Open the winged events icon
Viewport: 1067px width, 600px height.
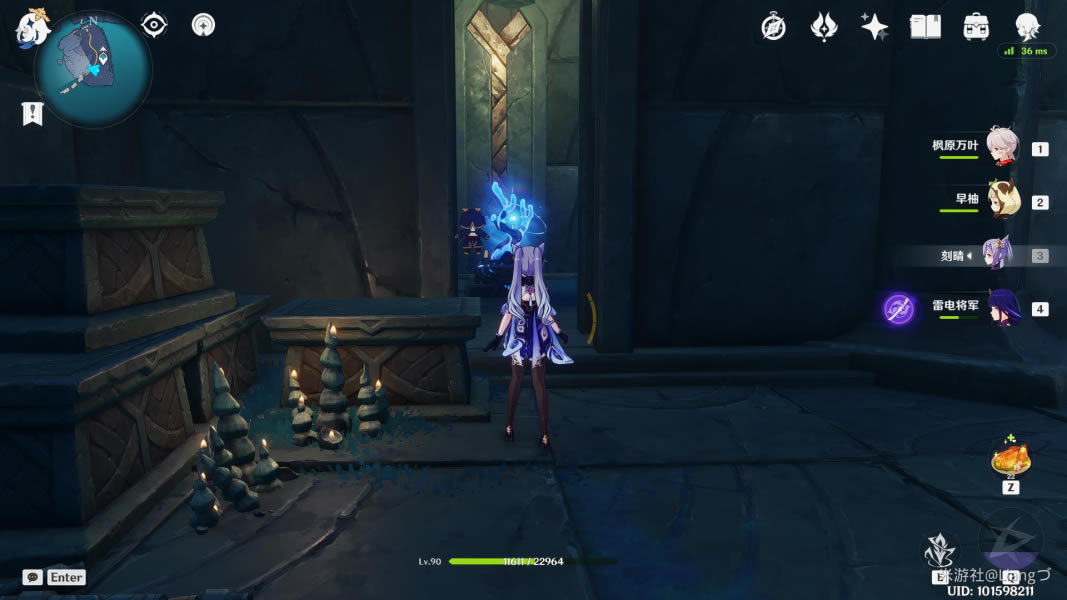tap(823, 27)
